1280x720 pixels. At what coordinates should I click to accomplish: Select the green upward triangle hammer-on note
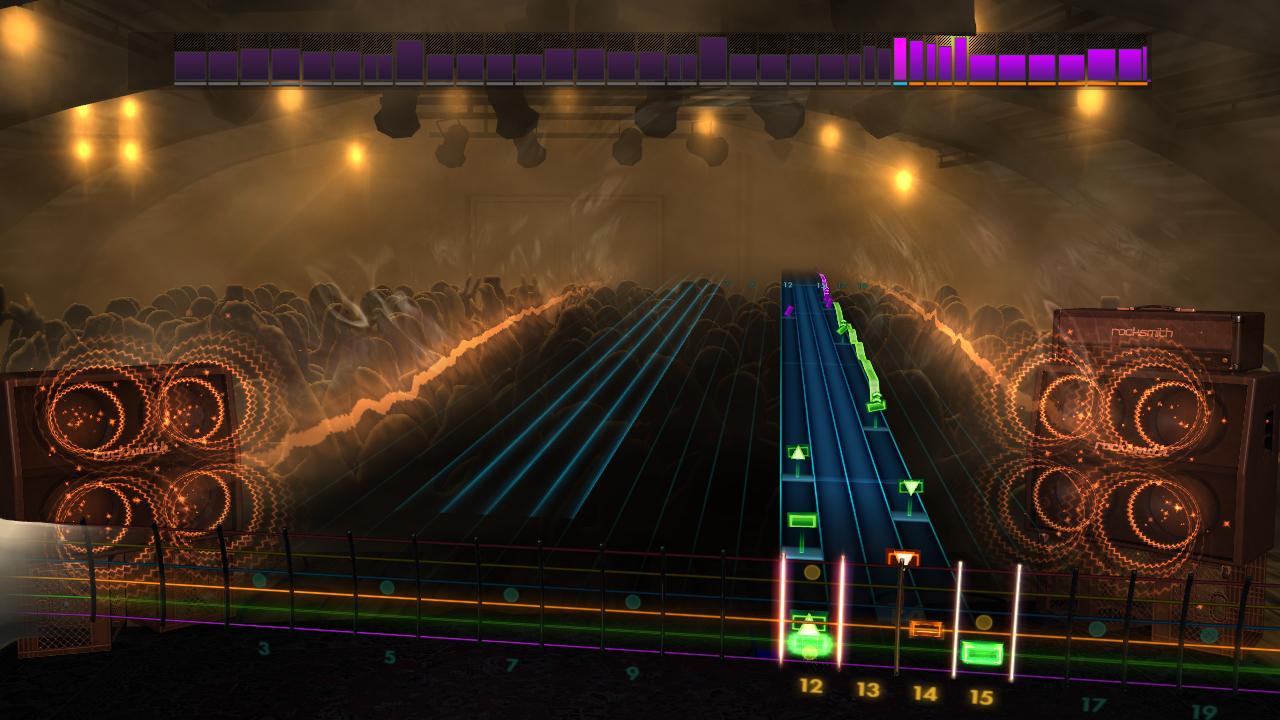(797, 452)
